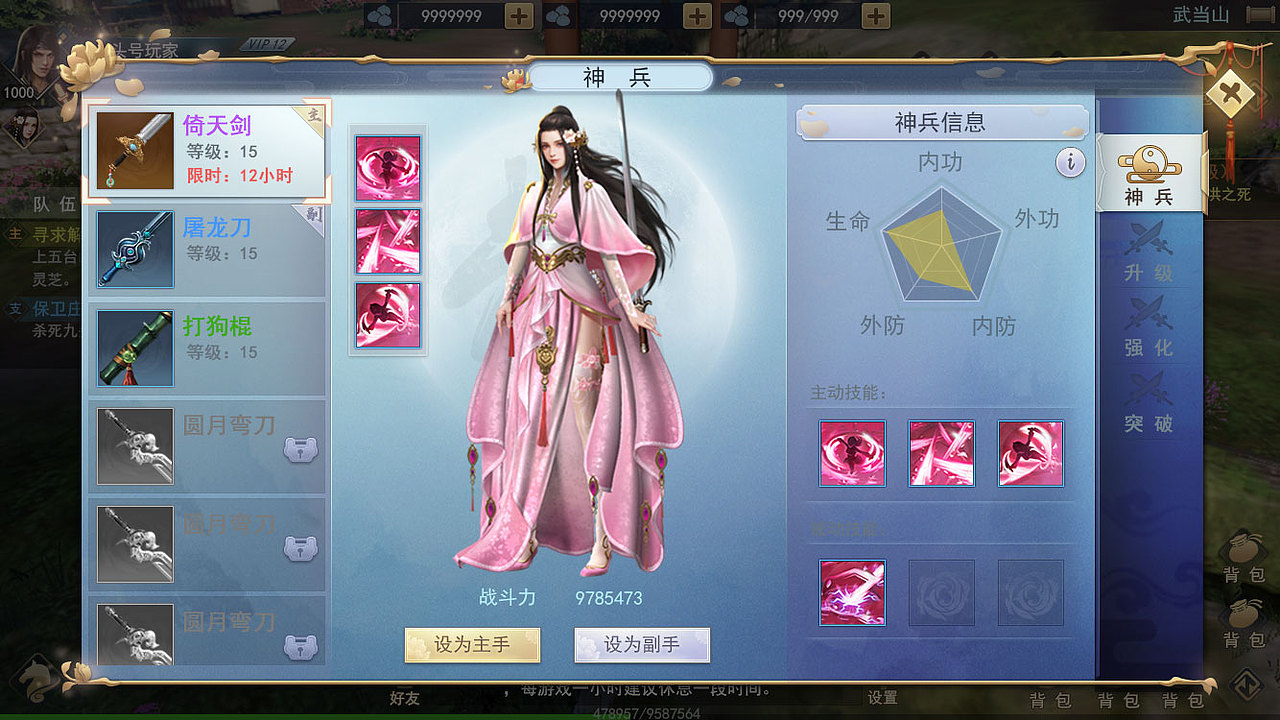Click the third active skill icon
Image resolution: width=1280 pixels, height=720 pixels.
(x=1031, y=452)
